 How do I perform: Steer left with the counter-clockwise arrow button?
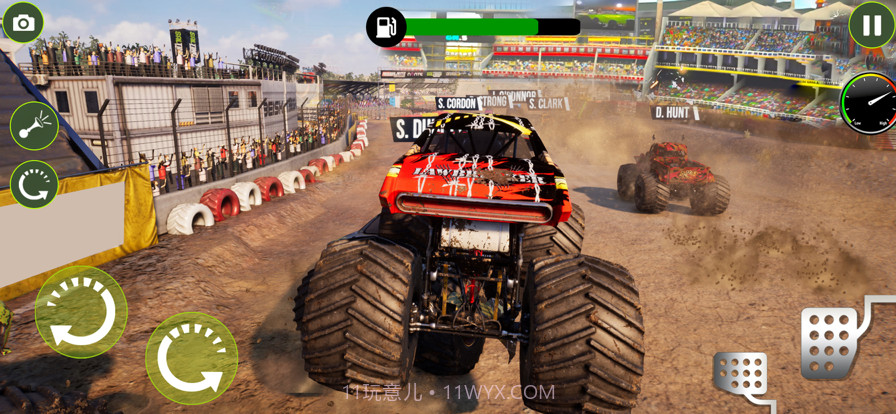(x=81, y=311)
